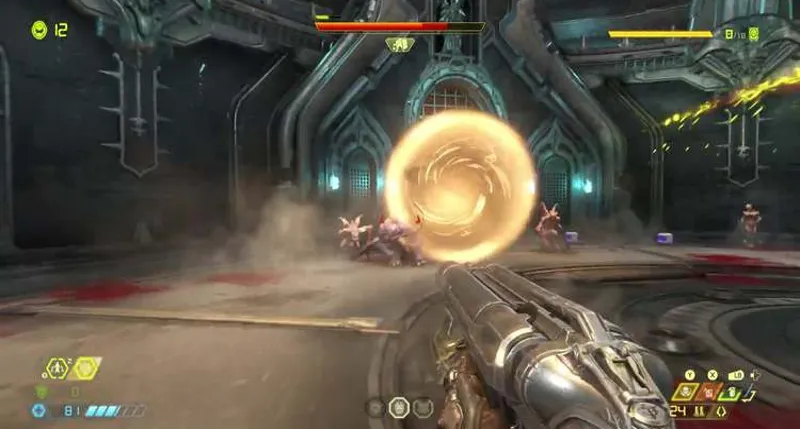
Task: Click the green armor shield icon
Action: [41, 392]
